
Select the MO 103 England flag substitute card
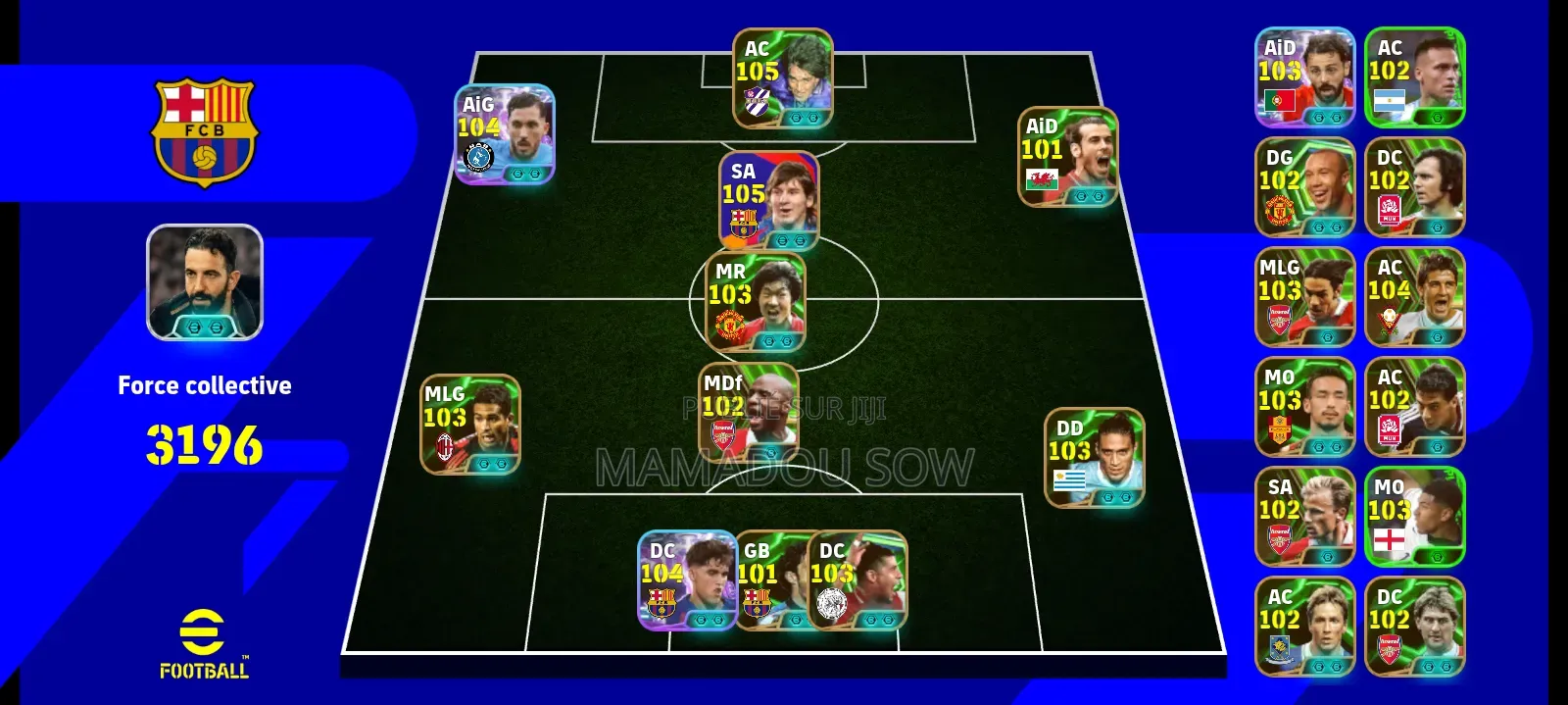coord(1414,517)
